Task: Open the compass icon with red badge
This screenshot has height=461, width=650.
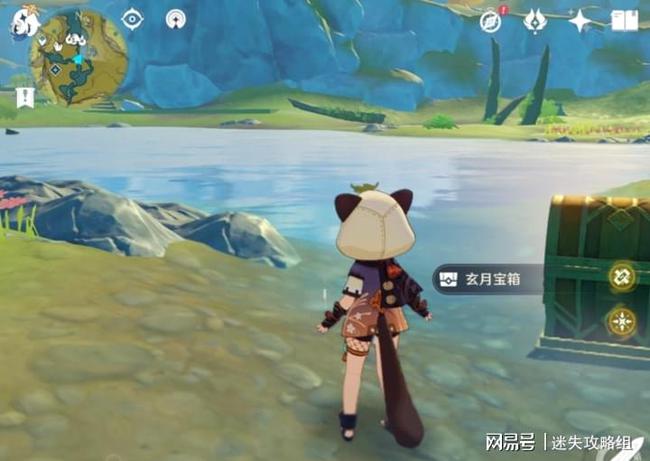Action: coord(490,21)
